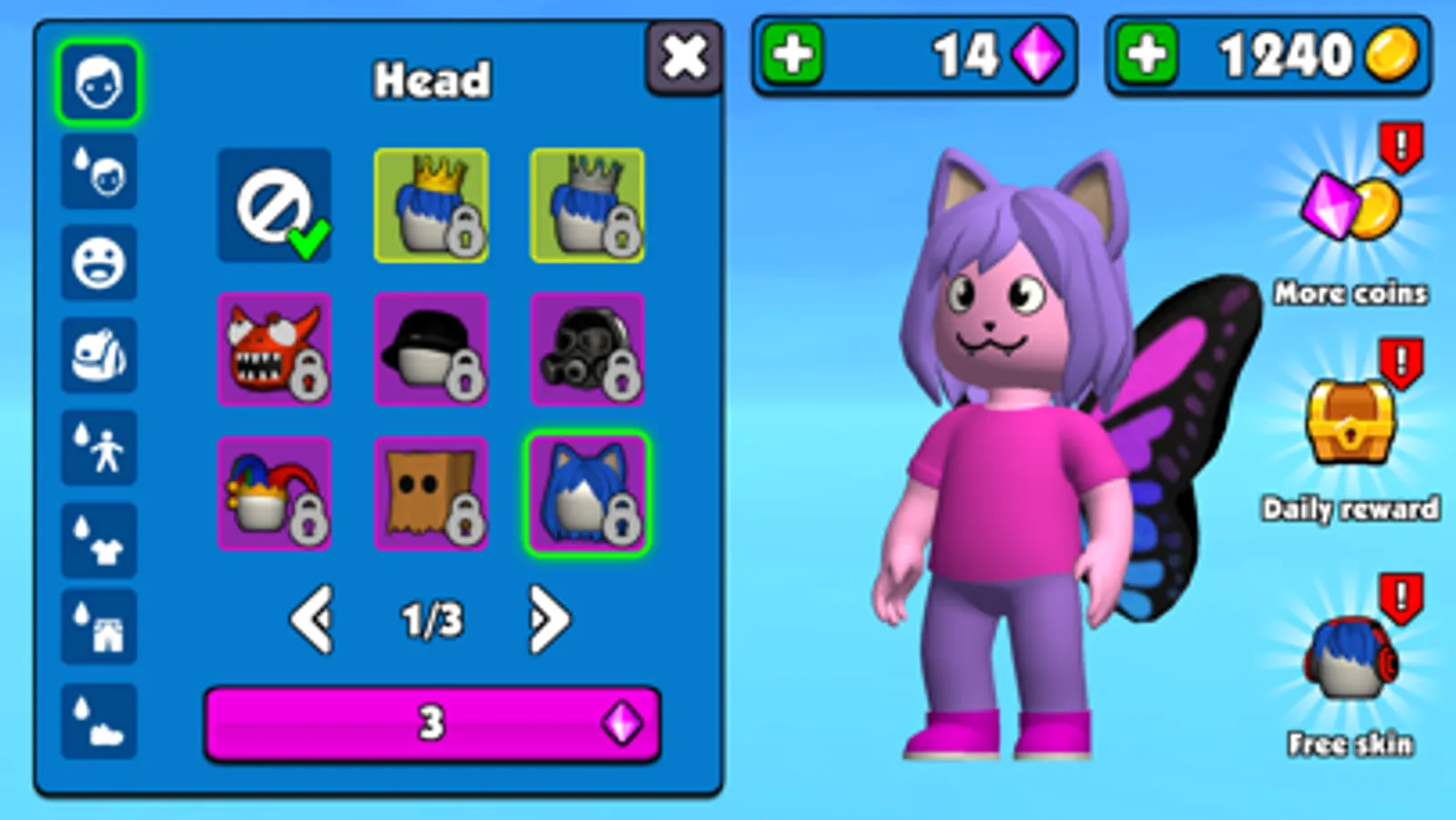This screenshot has width=1456, height=820.
Task: Go to the next item page
Action: (548, 618)
